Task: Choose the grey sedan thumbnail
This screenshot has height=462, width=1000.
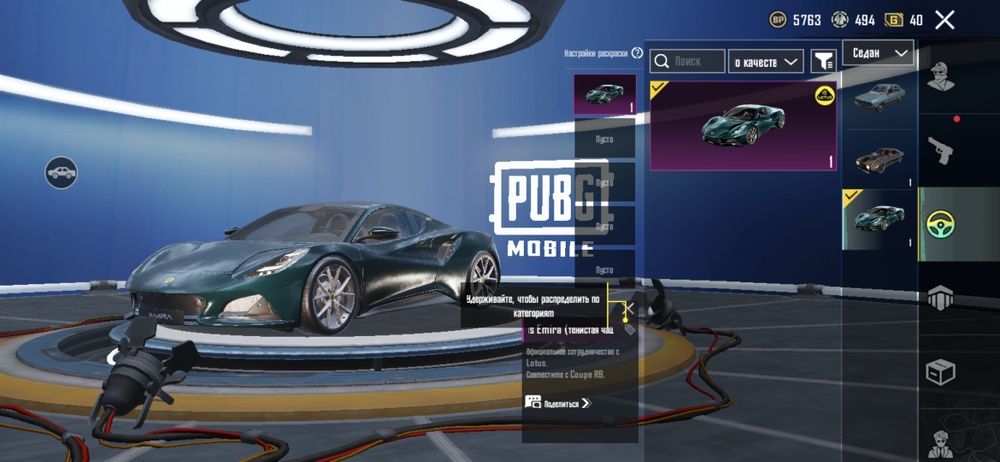Action: click(x=879, y=97)
